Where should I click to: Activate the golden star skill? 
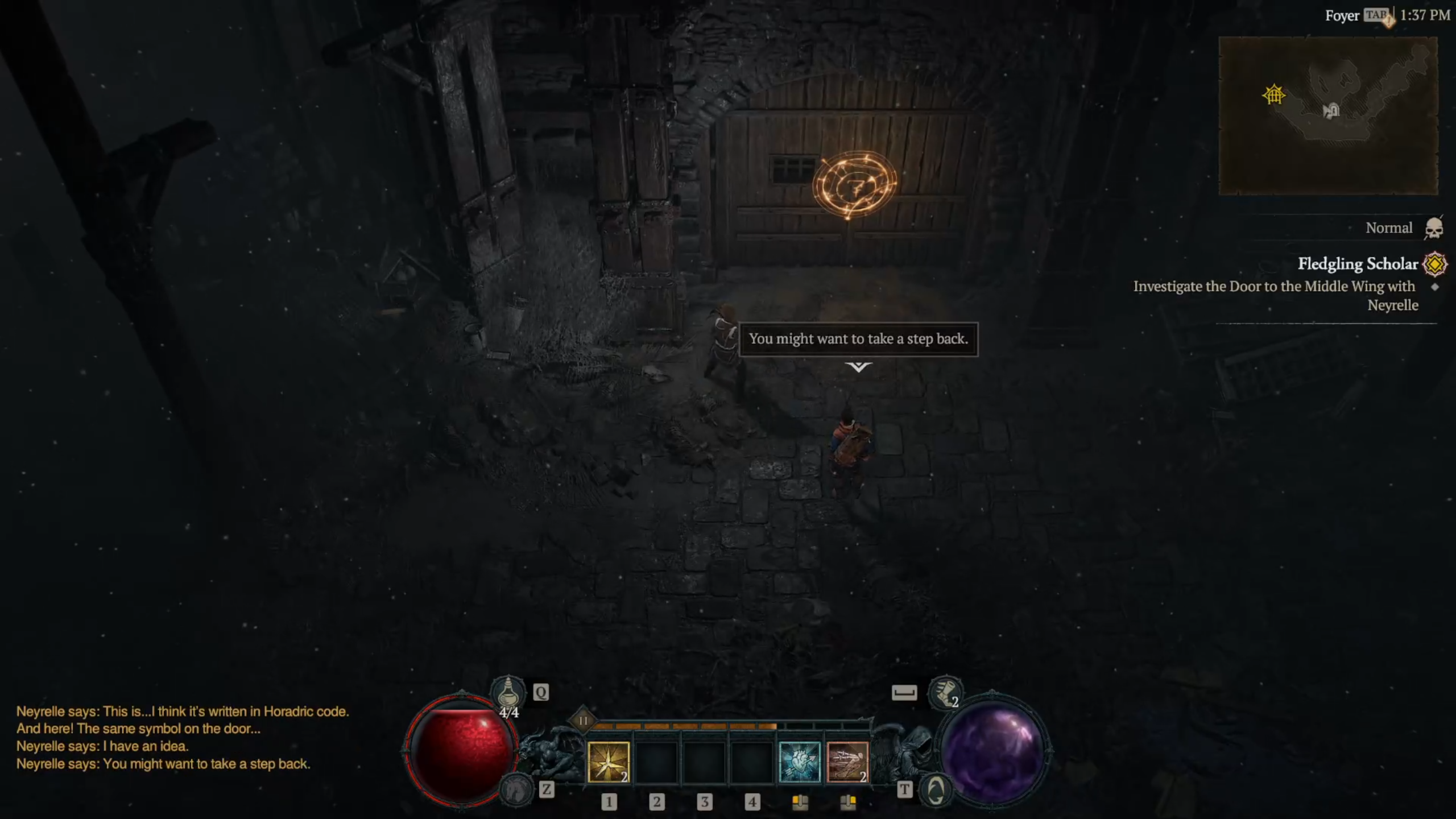[608, 762]
